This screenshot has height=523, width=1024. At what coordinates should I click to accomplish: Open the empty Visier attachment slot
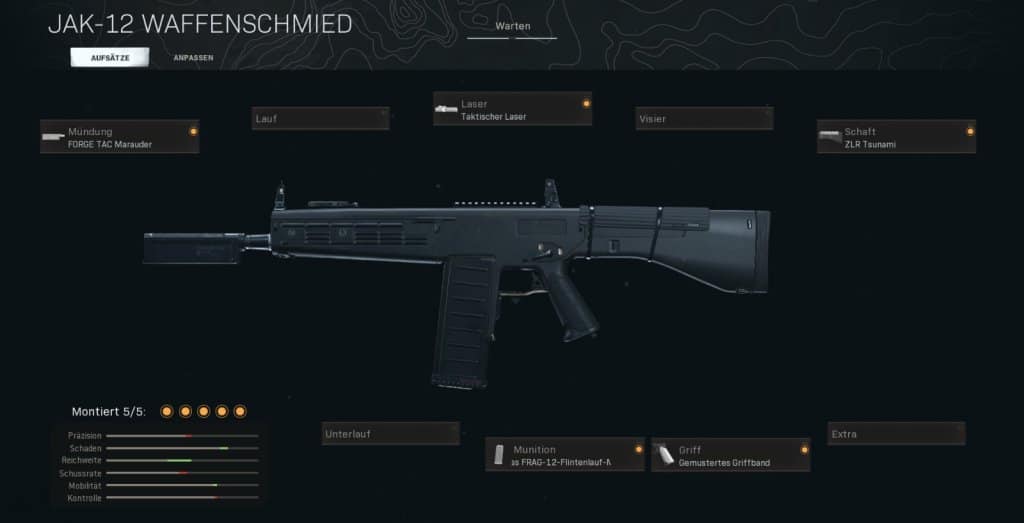(704, 119)
